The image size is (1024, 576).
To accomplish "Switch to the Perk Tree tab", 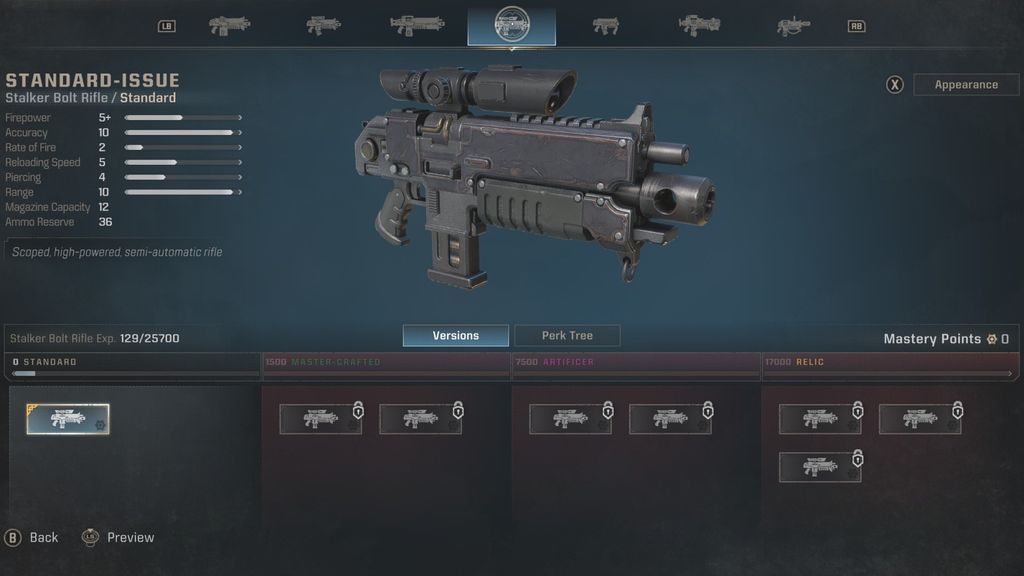I will 567,336.
